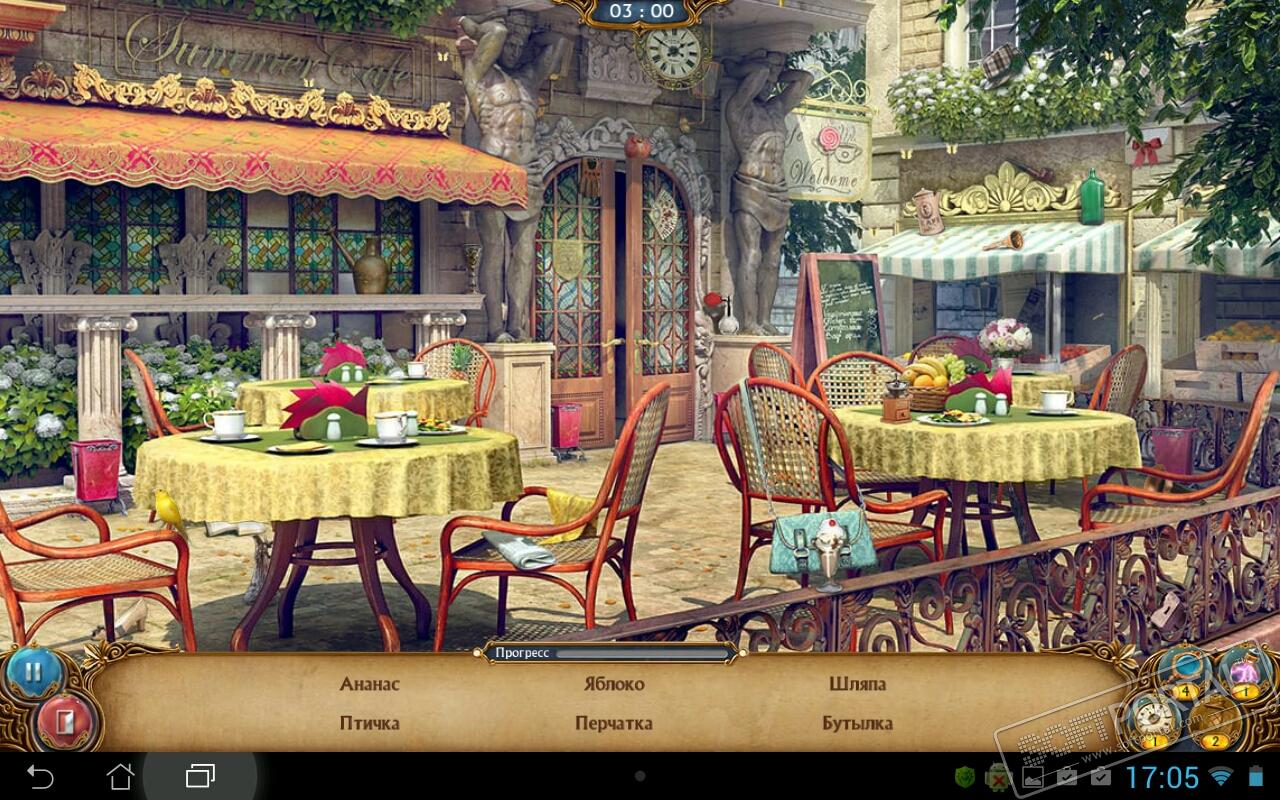Viewport: 1280px width, 800px height.
Task: Select the word Ананас in the item list
Action: tap(369, 684)
